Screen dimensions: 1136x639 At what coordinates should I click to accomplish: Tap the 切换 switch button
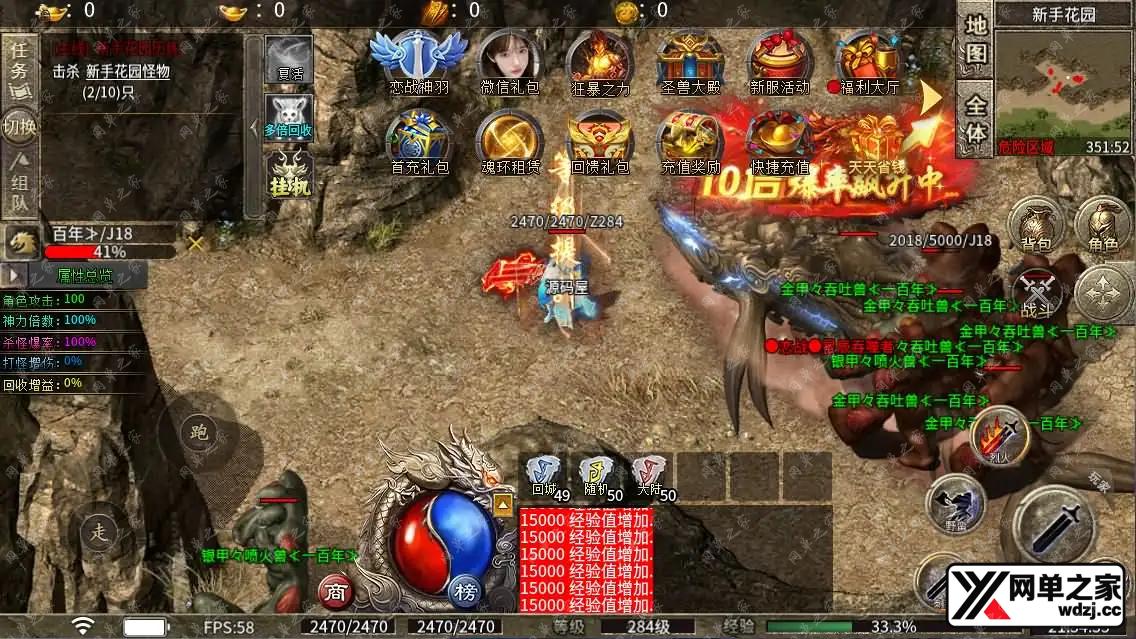tap(19, 127)
